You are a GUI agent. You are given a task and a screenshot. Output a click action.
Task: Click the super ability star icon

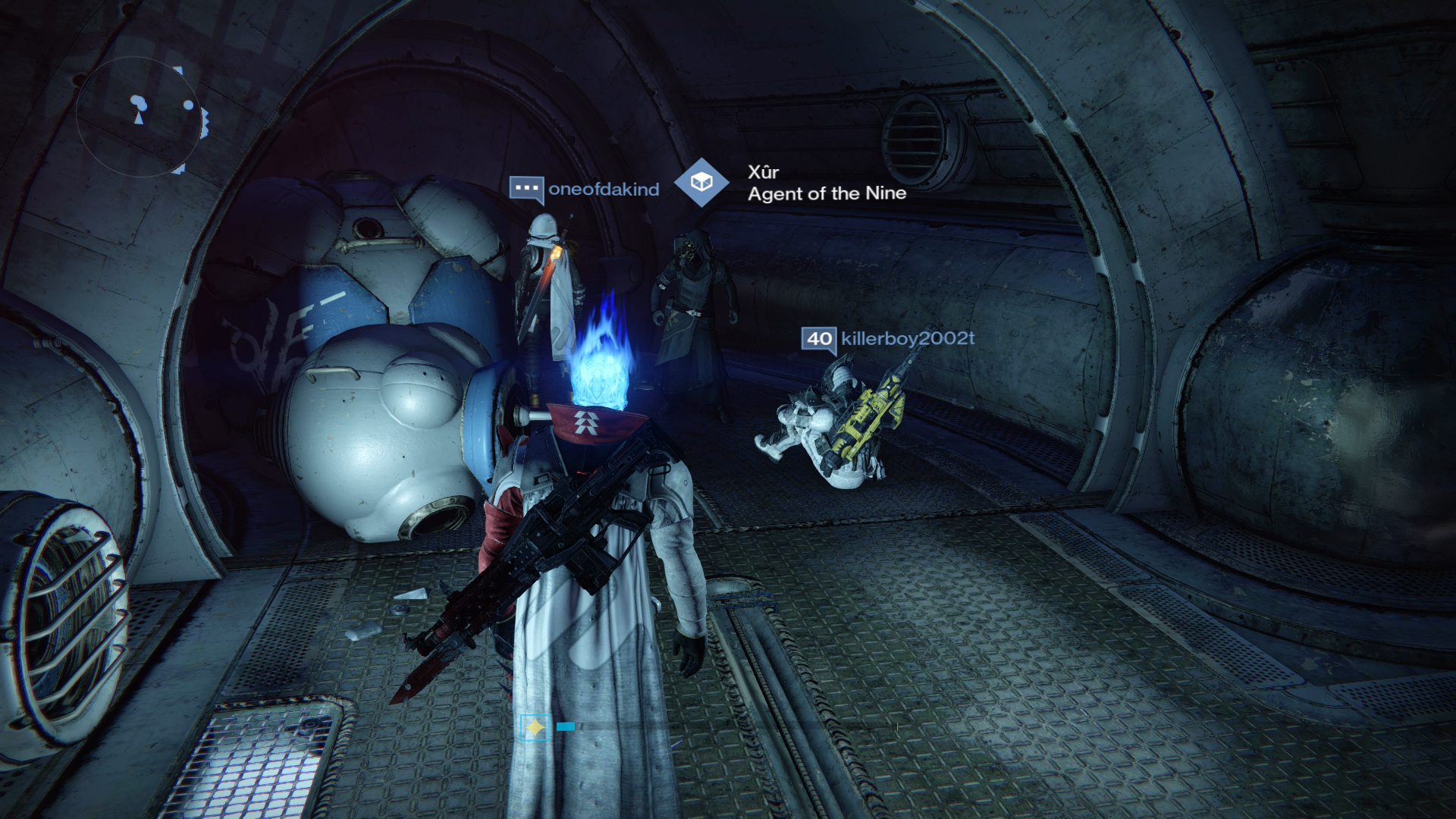click(536, 728)
